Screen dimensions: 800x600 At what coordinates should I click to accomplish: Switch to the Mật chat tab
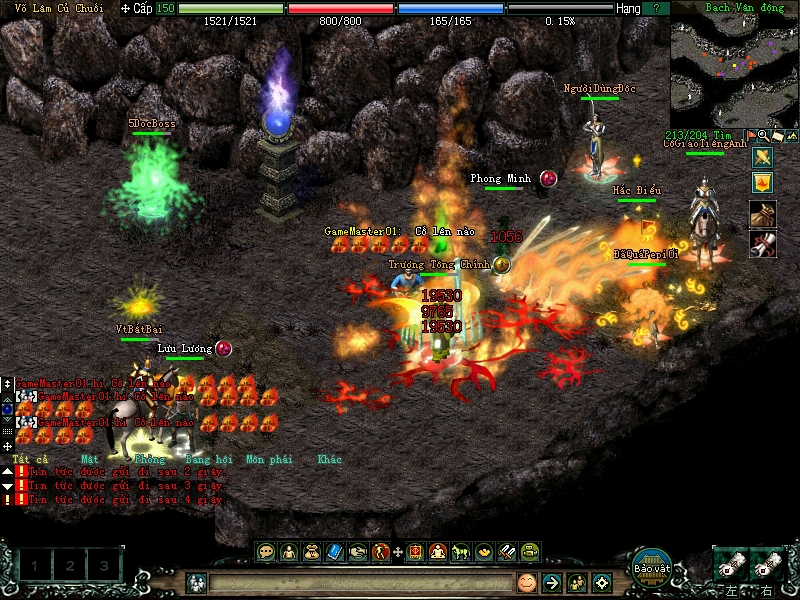click(x=89, y=460)
